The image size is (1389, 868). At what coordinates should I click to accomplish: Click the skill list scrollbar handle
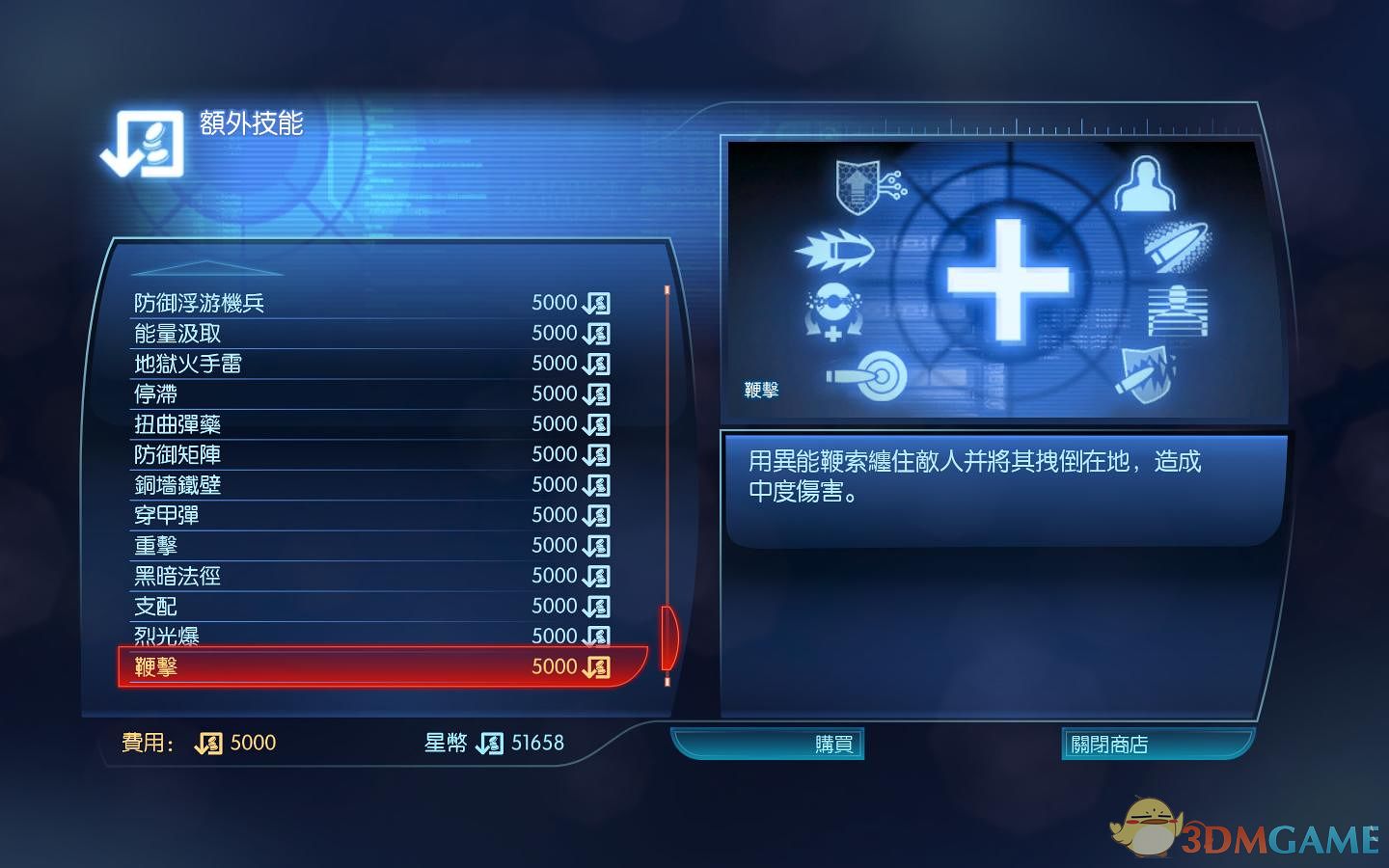(x=667, y=637)
